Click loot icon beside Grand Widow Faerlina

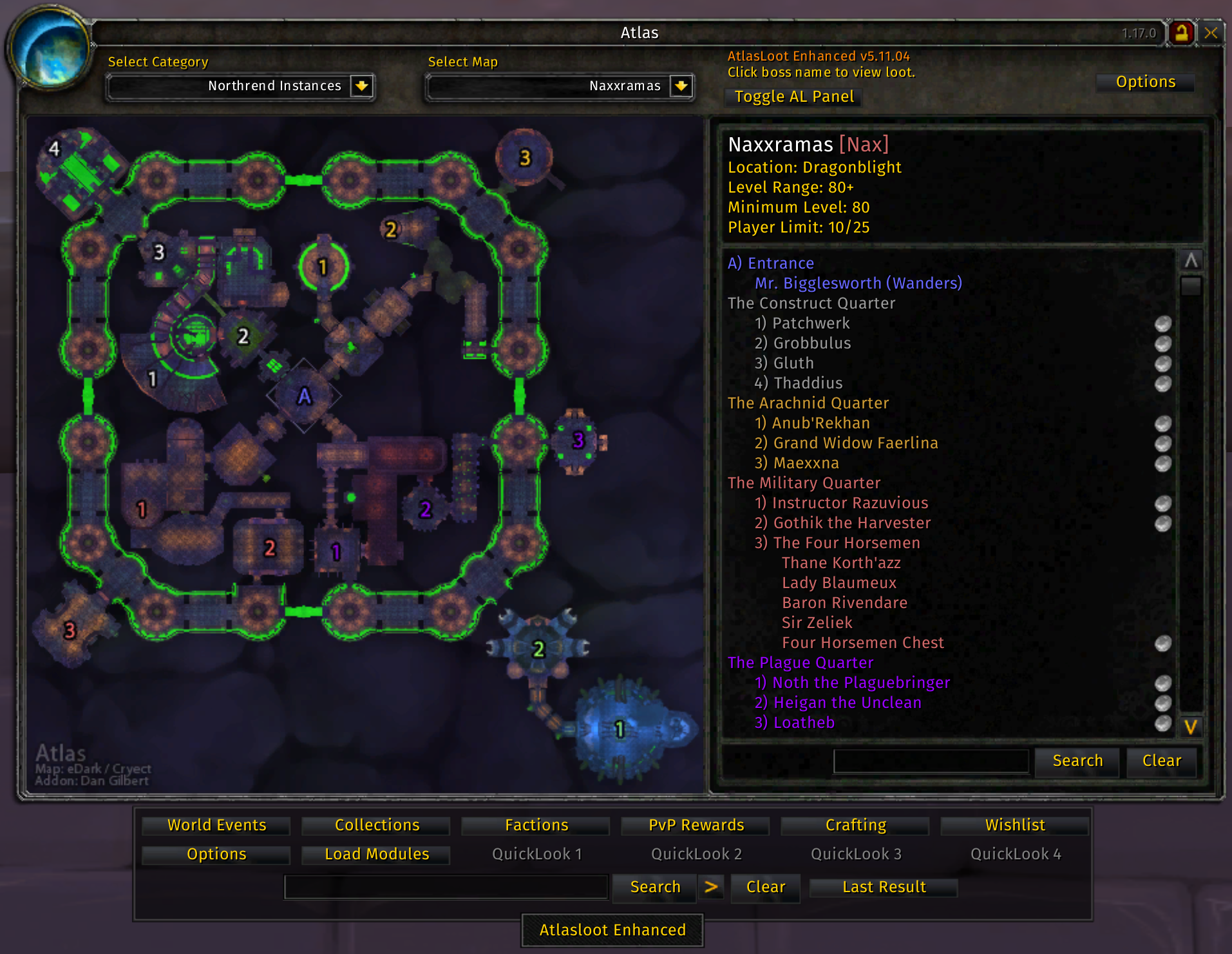(1162, 444)
